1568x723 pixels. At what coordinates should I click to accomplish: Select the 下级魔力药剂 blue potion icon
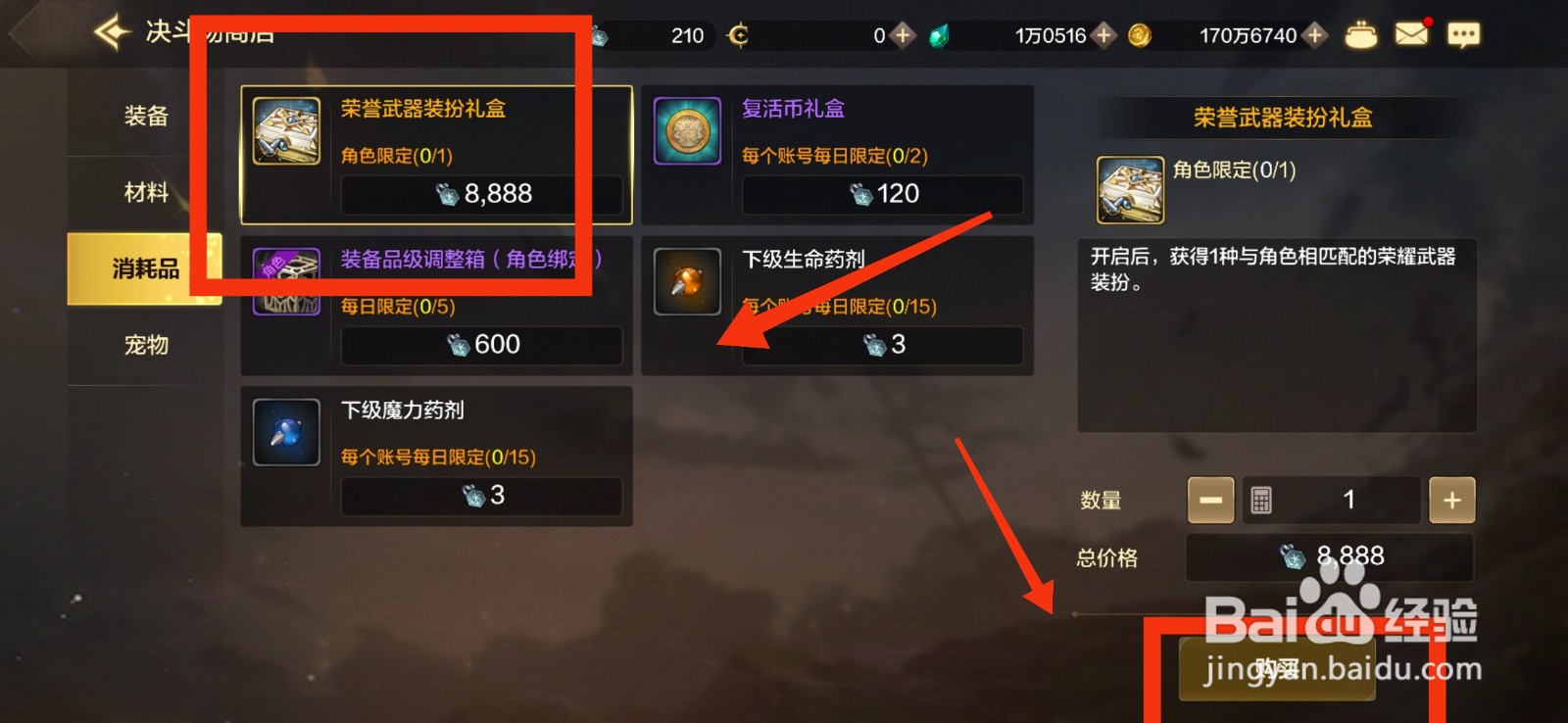285,431
